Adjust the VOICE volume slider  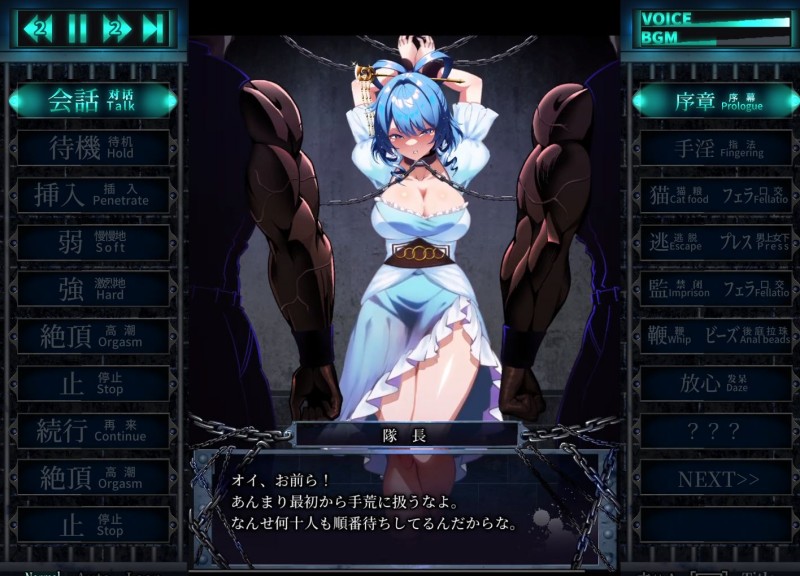tap(739, 18)
